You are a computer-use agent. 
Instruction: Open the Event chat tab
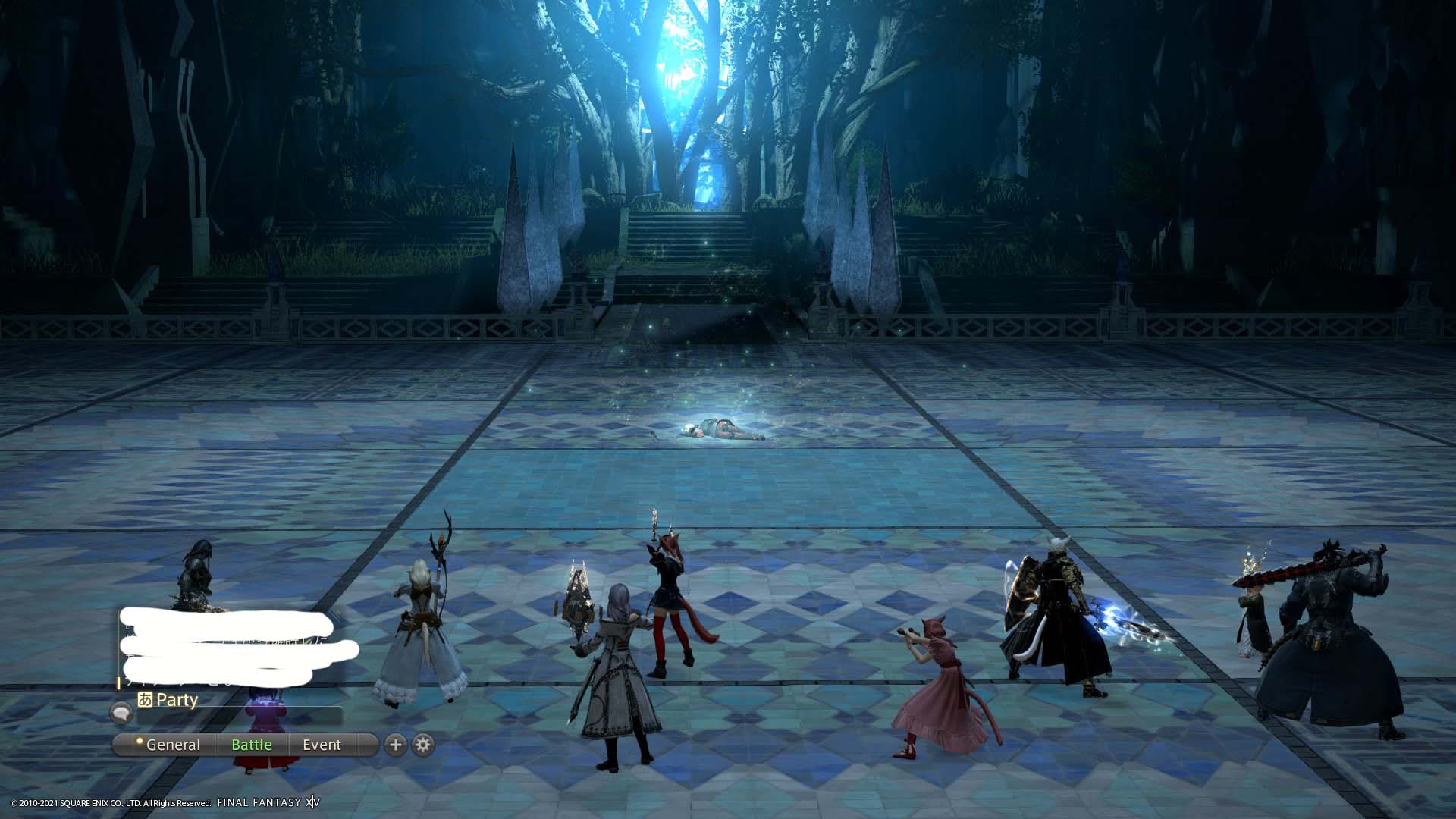pyautogui.click(x=322, y=745)
